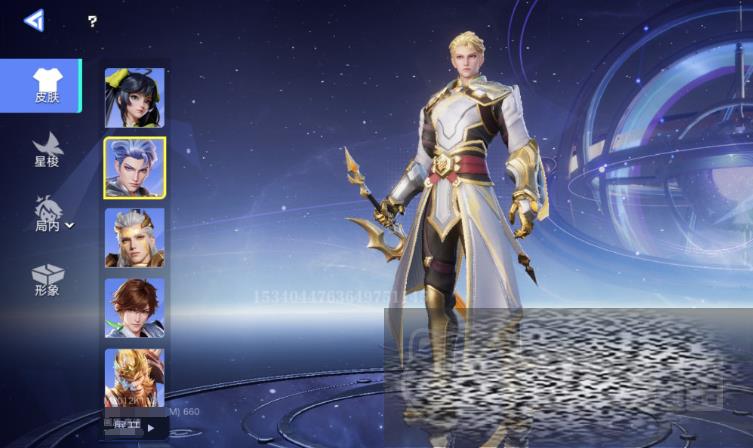The width and height of the screenshot is (753, 448).
Task: Choose the blue-haired hero skin thumbnail
Action: (134, 167)
